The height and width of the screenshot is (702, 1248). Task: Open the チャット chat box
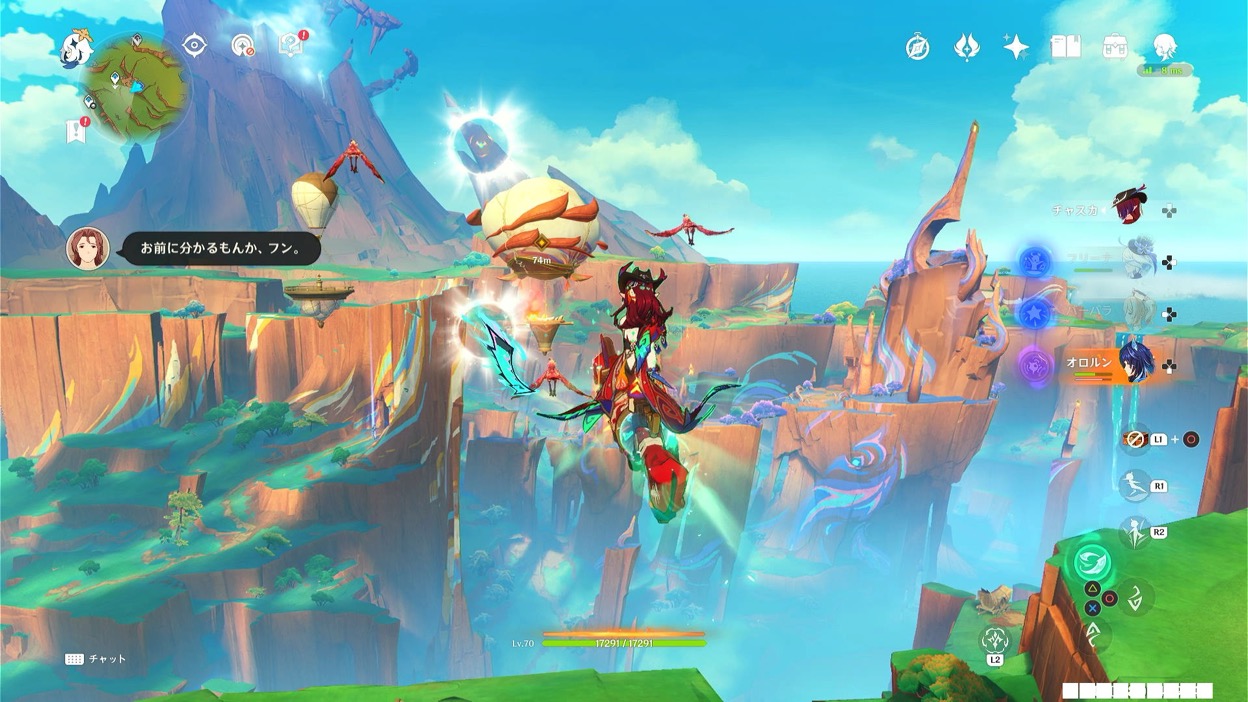pyautogui.click(x=95, y=659)
